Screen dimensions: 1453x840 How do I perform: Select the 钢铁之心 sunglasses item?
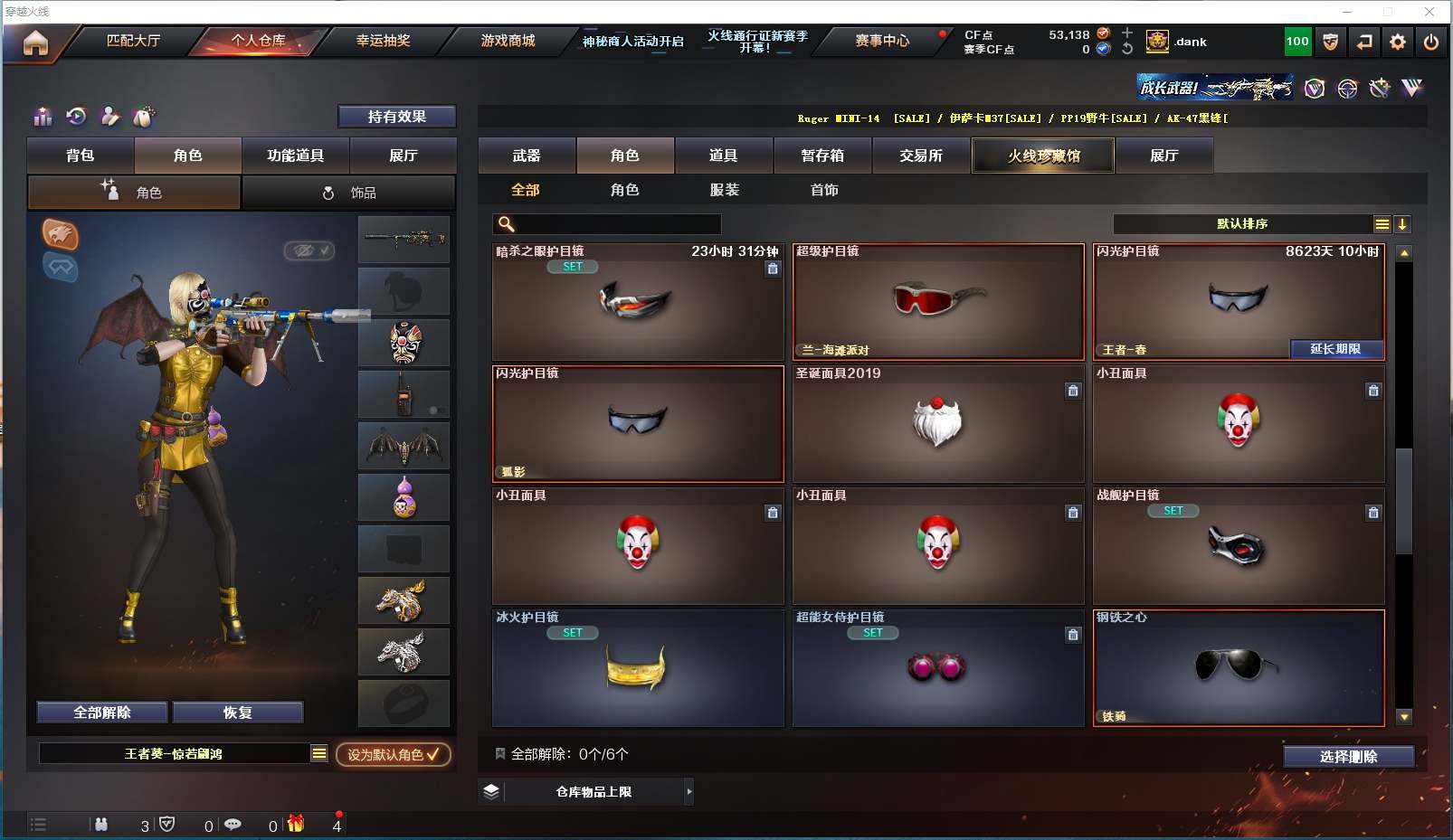pos(1238,667)
